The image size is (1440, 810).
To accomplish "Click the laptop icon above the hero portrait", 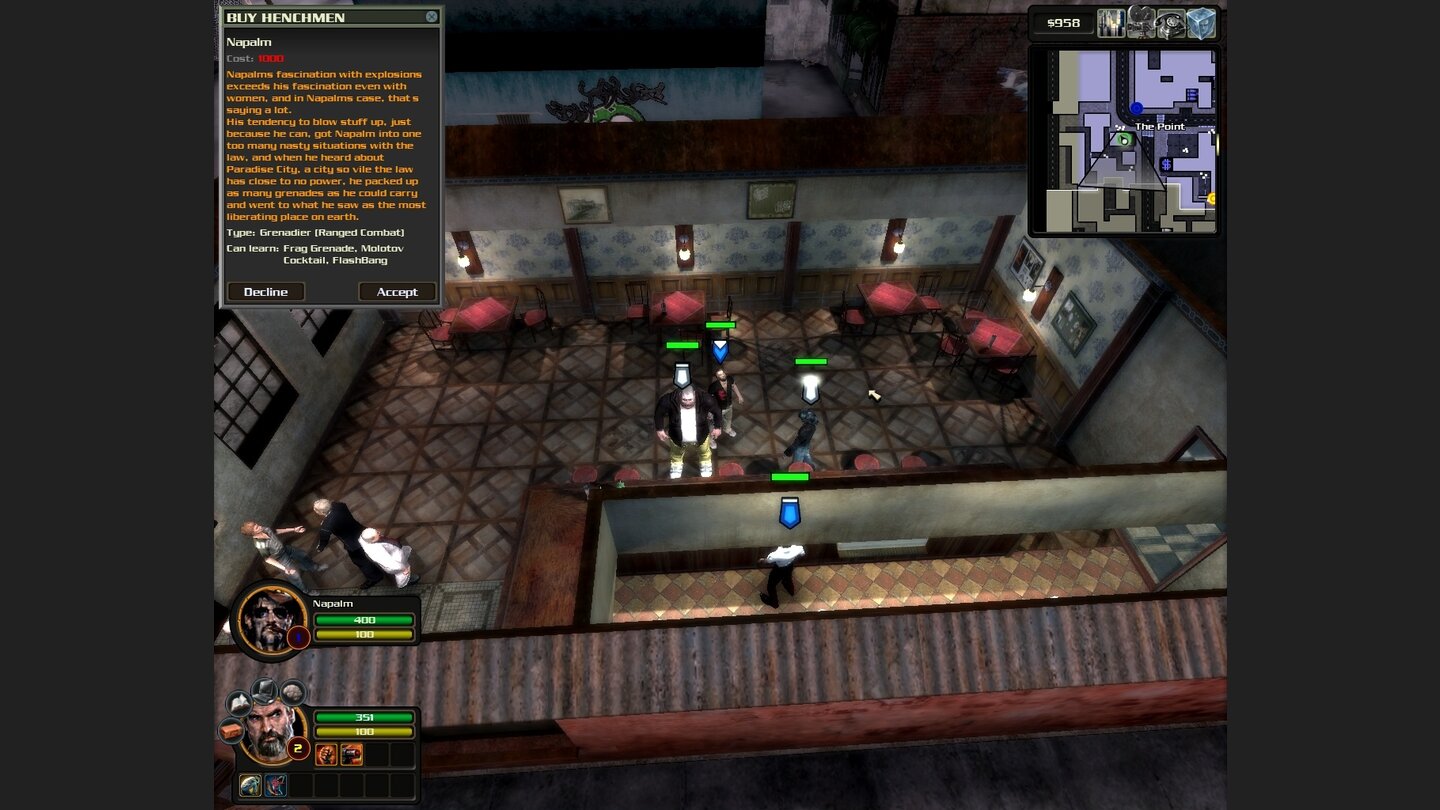I will 263,692.
